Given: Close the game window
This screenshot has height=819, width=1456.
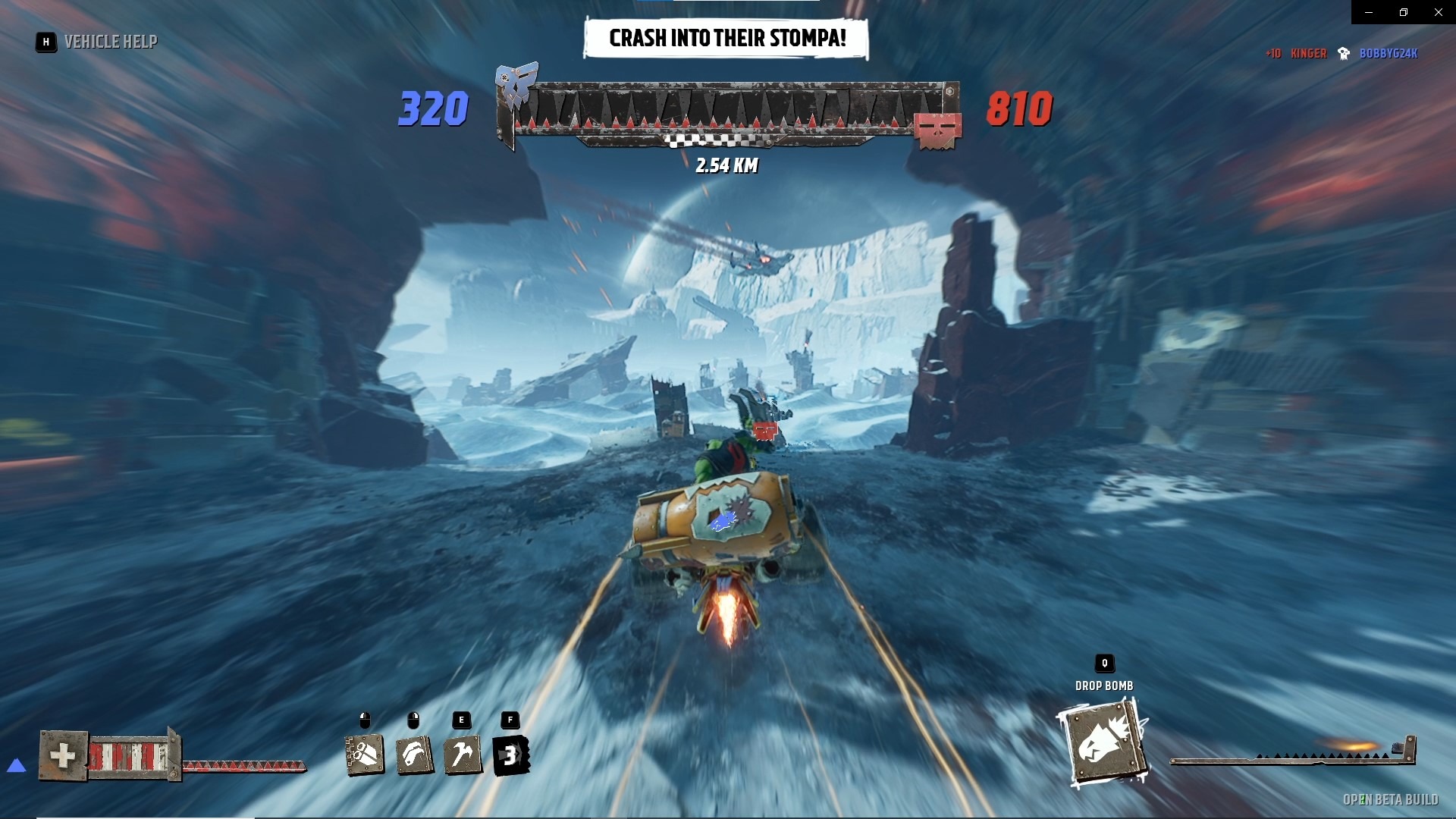Looking at the screenshot, I should (1438, 12).
